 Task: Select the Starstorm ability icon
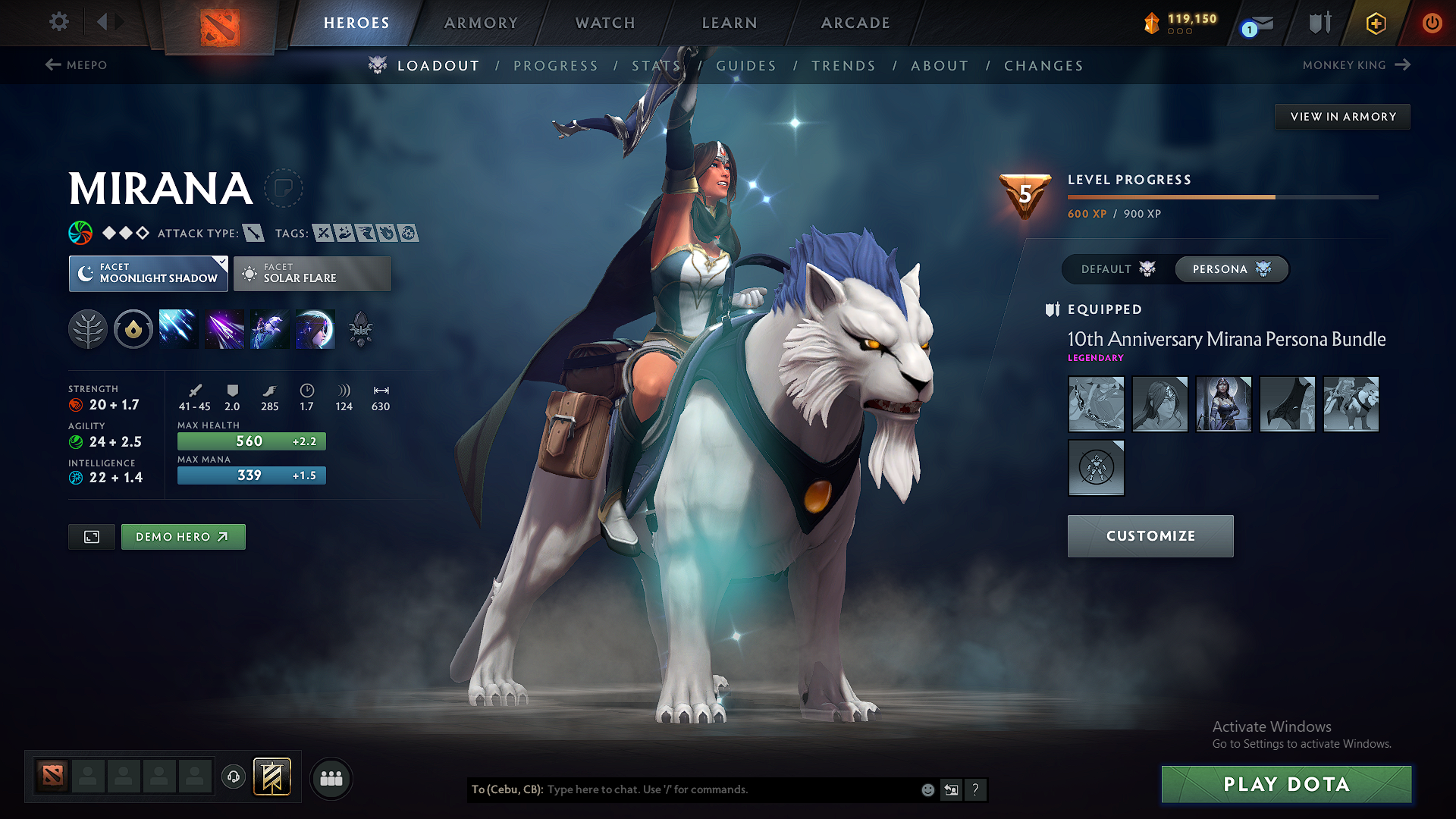click(x=178, y=328)
